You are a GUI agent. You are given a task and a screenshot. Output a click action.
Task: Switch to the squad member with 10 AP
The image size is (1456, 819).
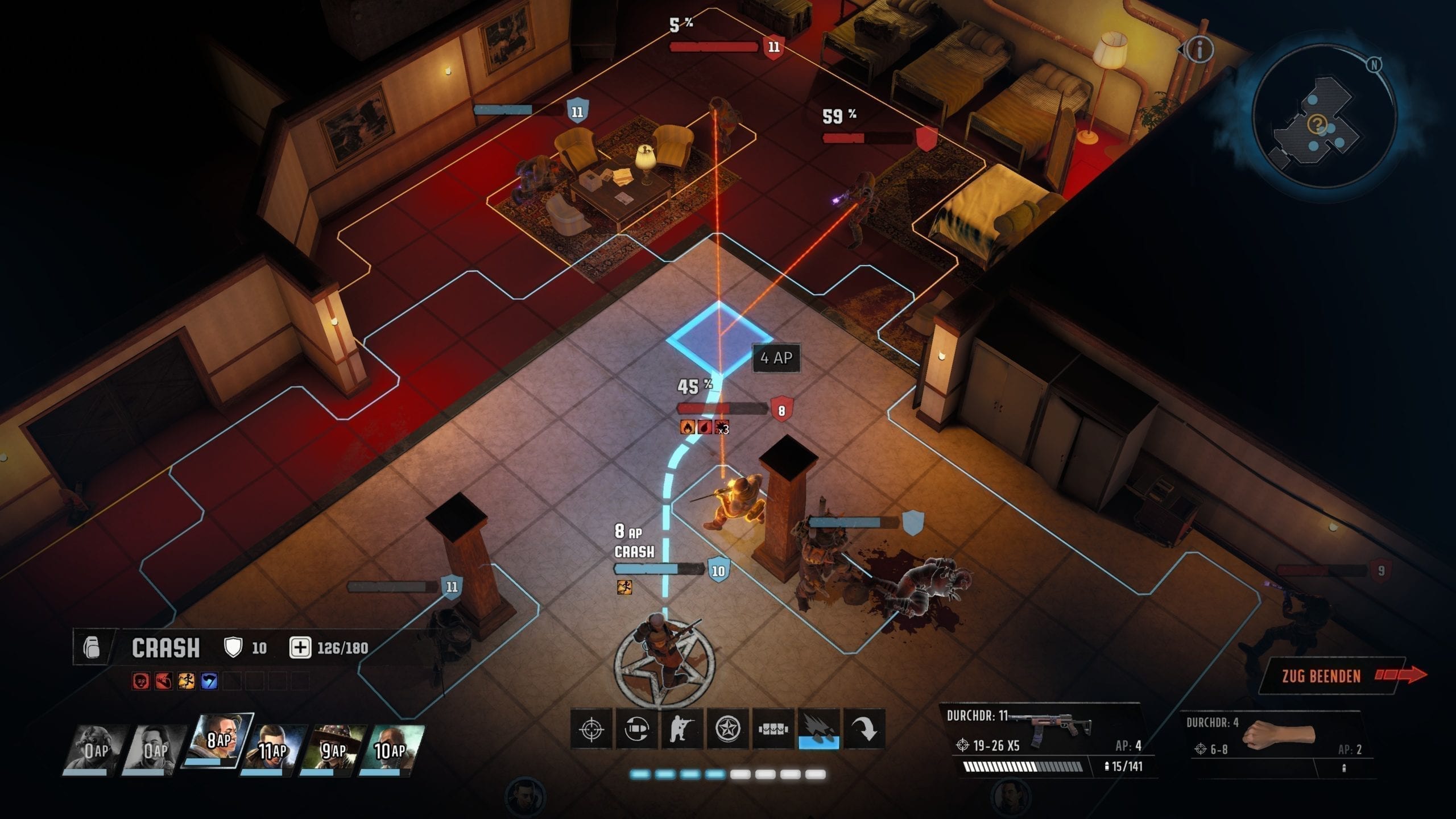[x=390, y=750]
